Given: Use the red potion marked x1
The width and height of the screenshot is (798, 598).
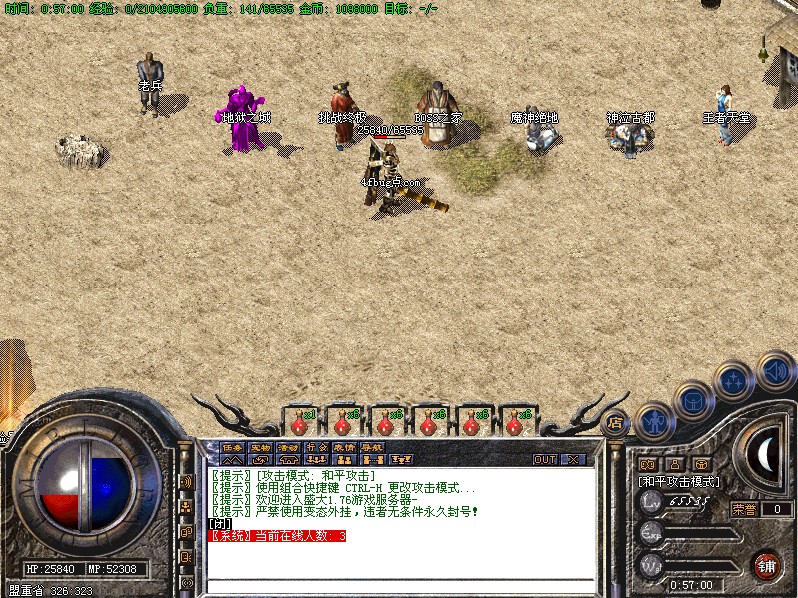Looking at the screenshot, I should point(298,422).
